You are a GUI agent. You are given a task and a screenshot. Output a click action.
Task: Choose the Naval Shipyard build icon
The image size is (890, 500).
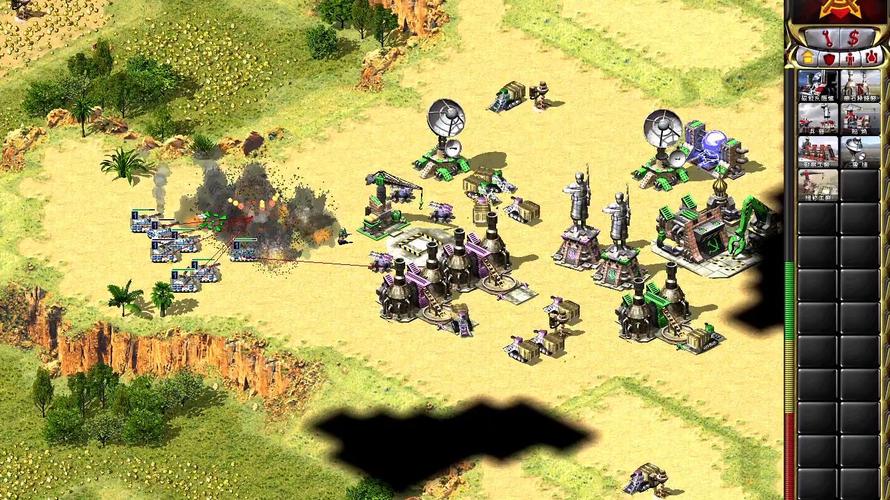858,119
